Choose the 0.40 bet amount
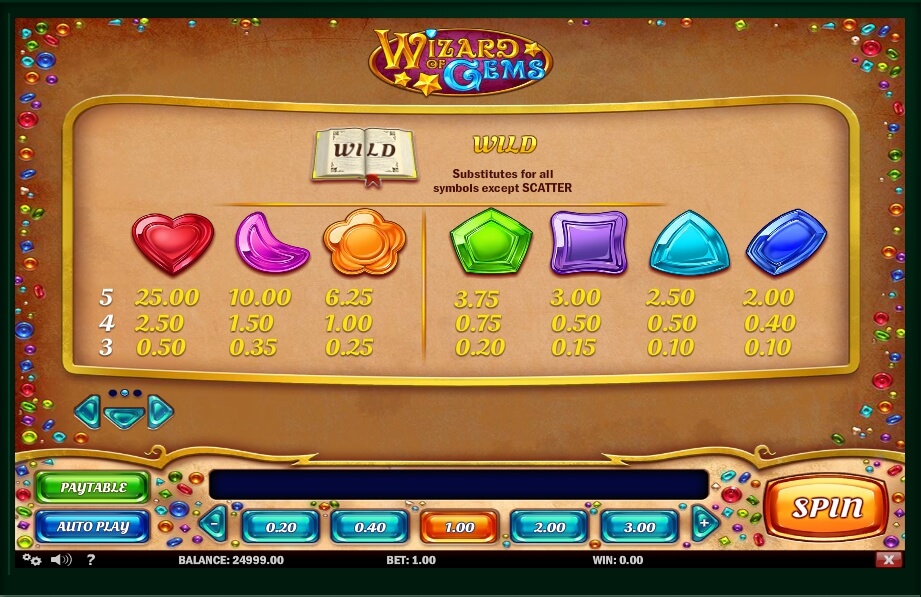 (370, 527)
